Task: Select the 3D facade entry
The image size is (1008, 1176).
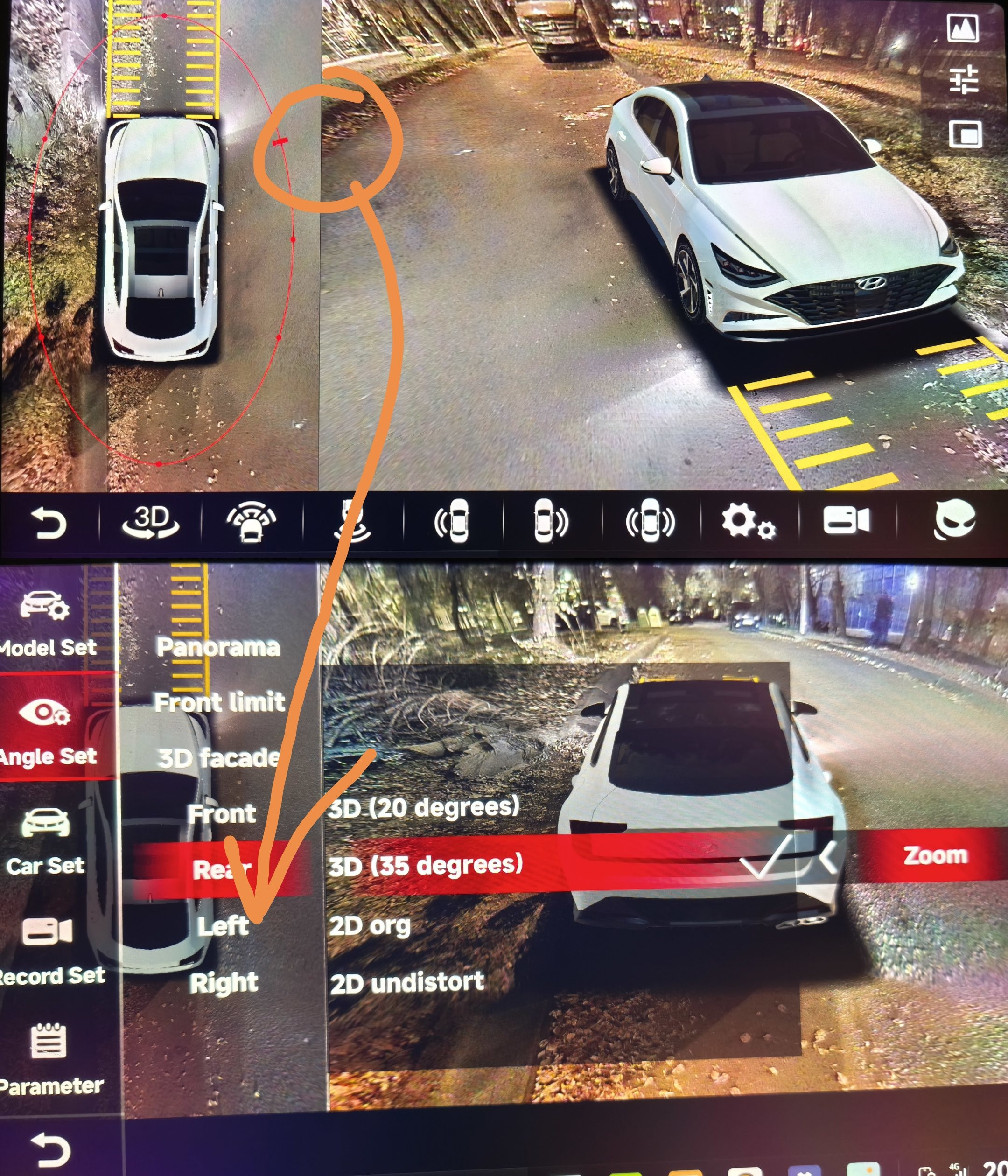Action: [x=219, y=758]
